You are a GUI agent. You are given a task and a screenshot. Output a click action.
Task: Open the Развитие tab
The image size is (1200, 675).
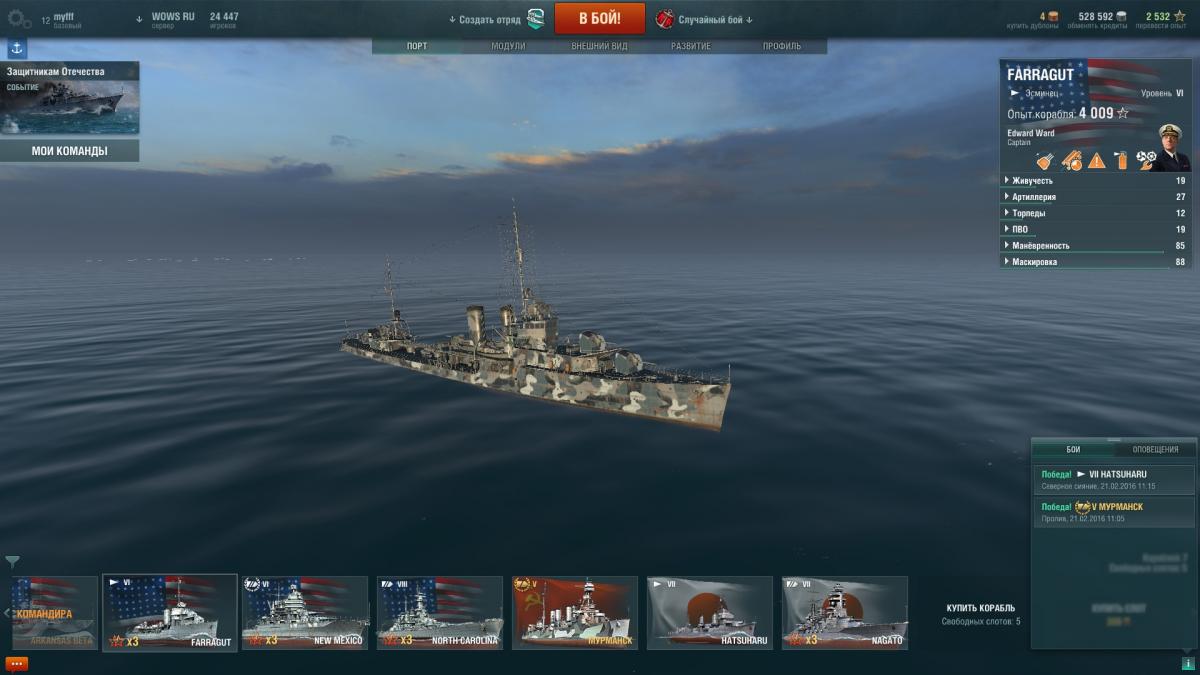[691, 47]
